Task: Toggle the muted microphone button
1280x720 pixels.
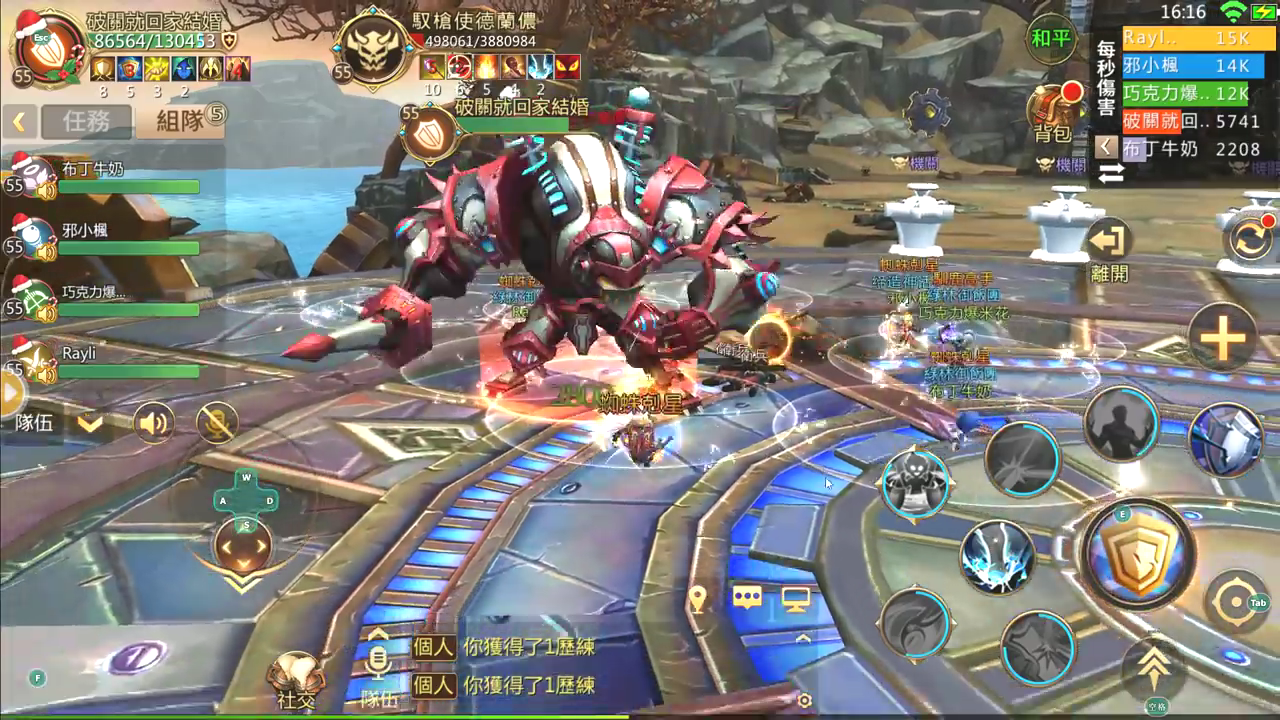Action: point(216,423)
